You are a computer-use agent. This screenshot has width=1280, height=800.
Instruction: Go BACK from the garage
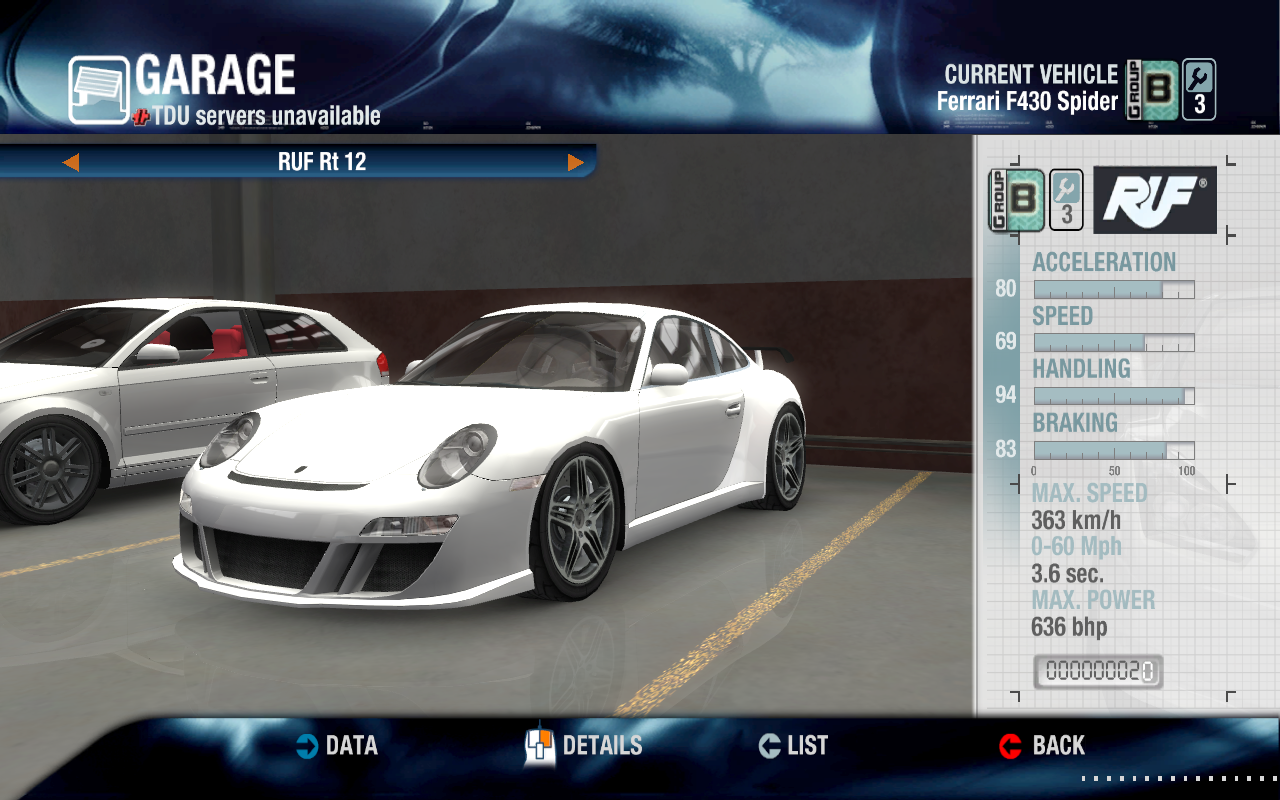click(1042, 746)
